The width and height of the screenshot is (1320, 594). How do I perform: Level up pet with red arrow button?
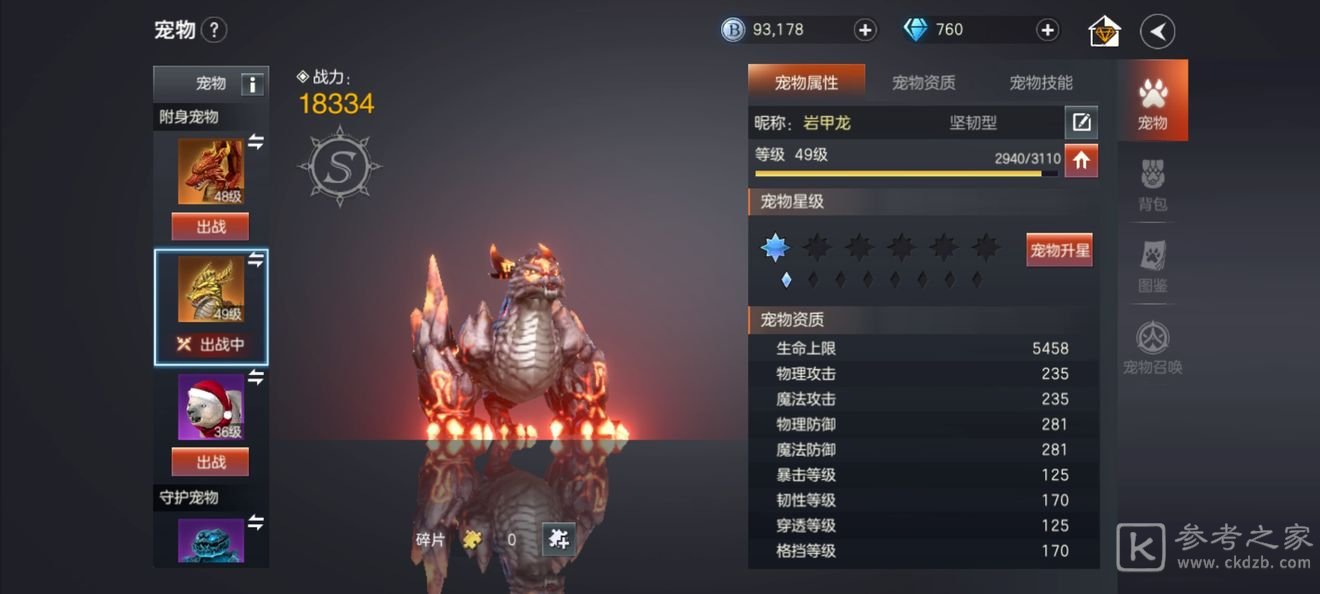[1081, 160]
